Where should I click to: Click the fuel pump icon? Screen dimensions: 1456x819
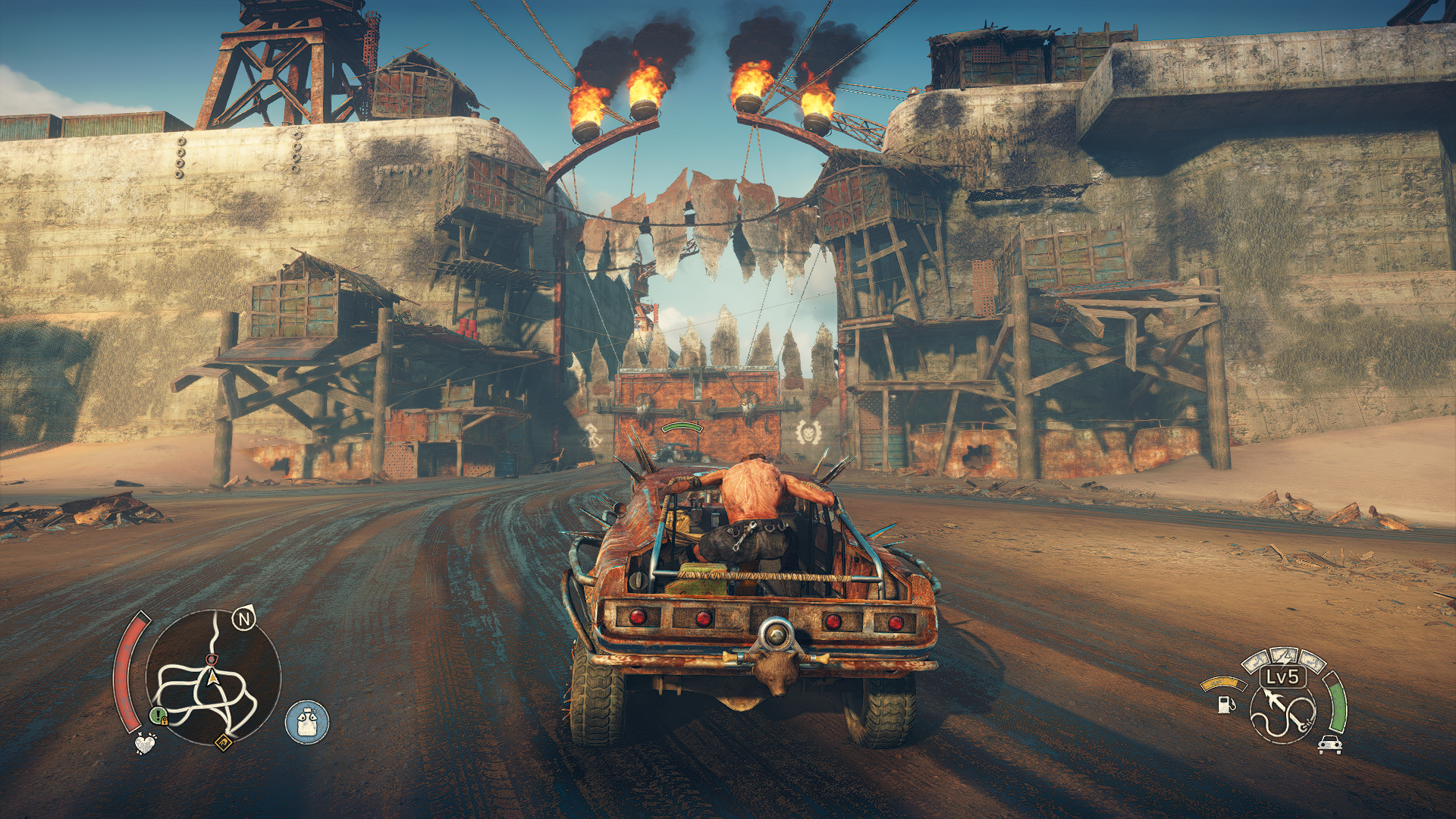(x=1225, y=704)
